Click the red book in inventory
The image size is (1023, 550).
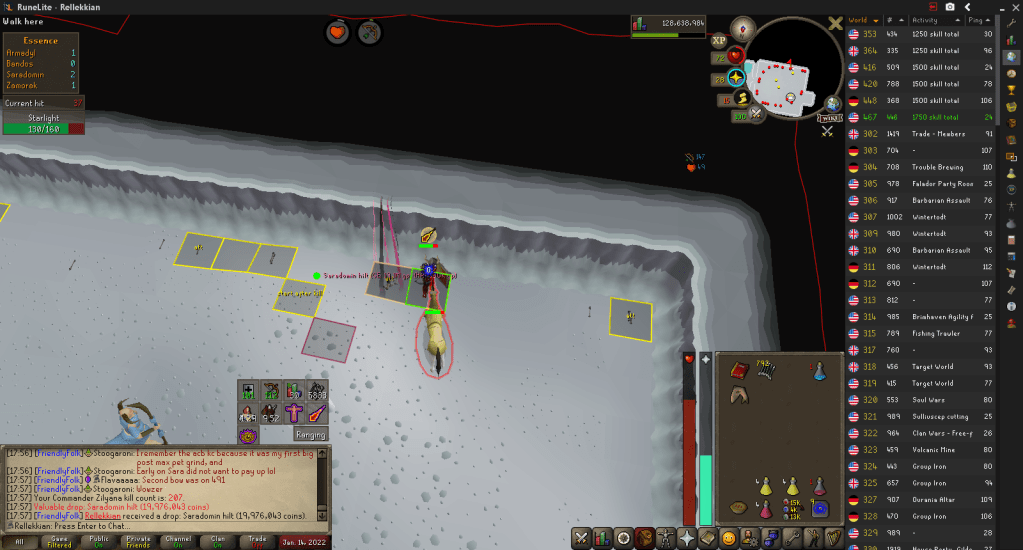(740, 370)
